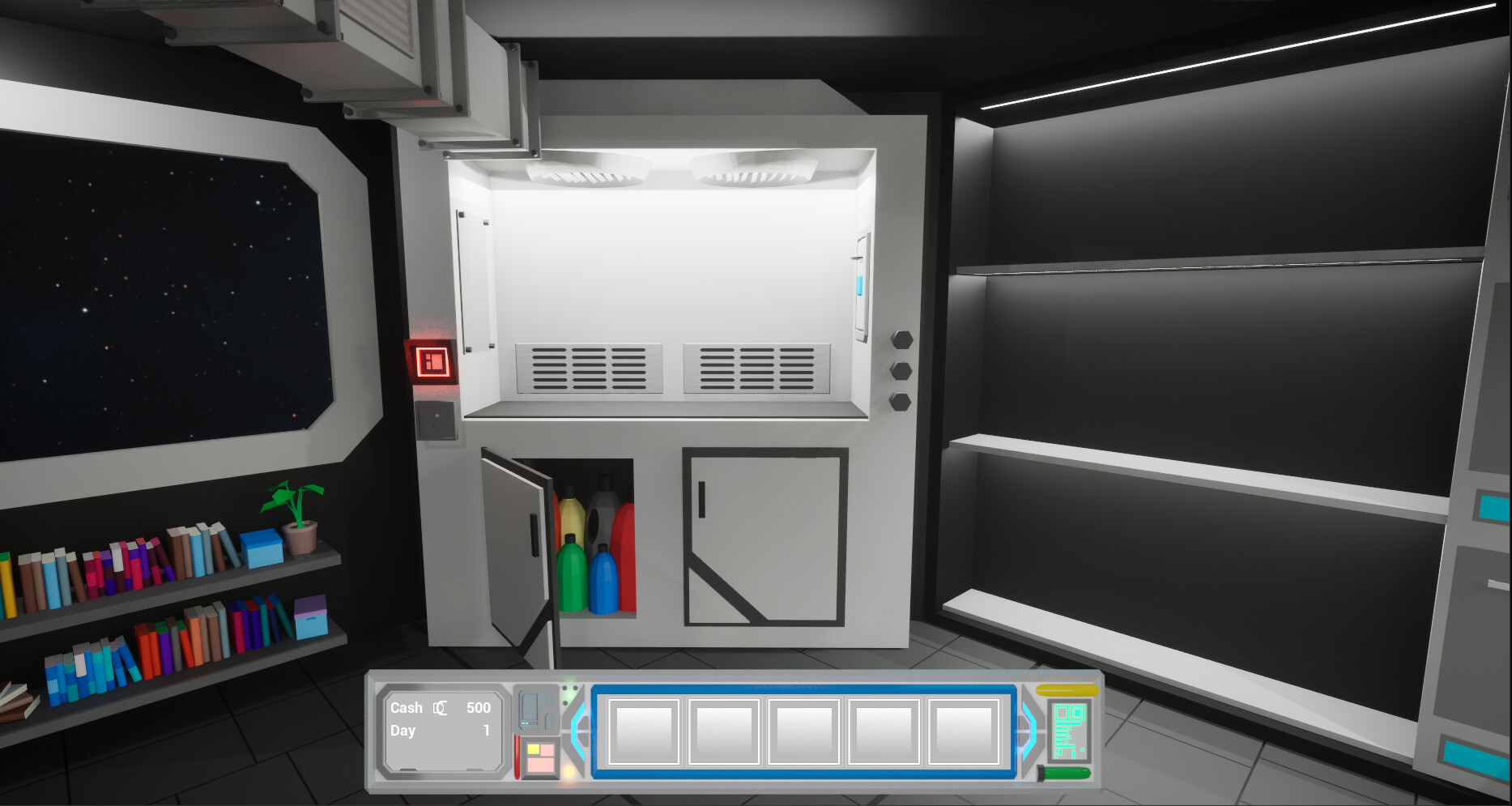Click the yellow status bar on the HUD's right end
Screen dimensions: 1512x806
pos(1067,690)
